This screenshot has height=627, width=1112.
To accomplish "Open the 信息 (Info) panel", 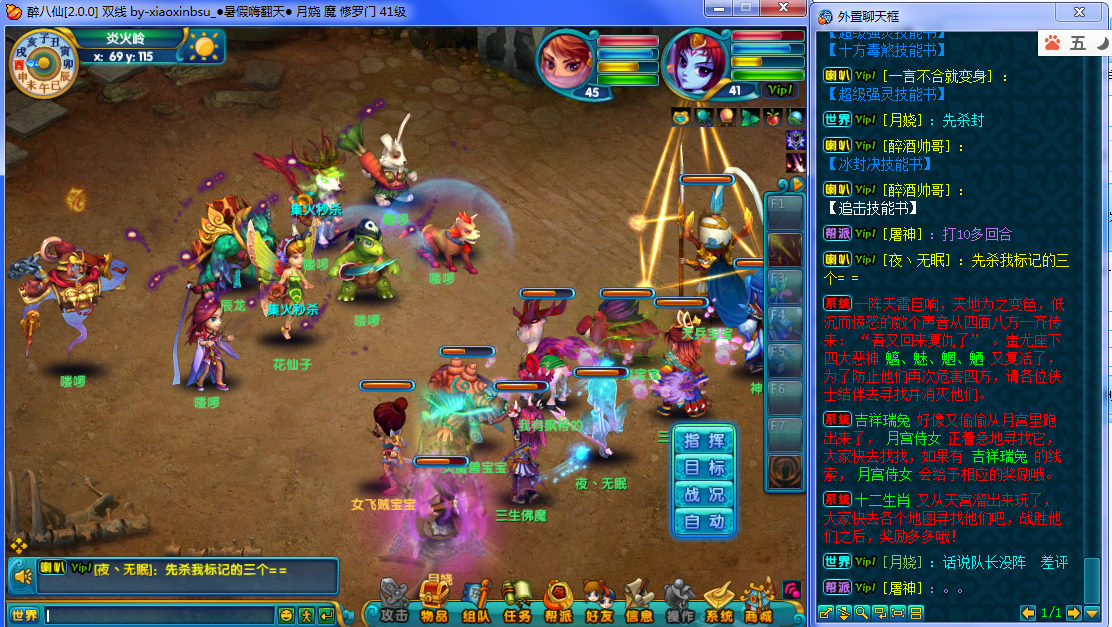I will click(639, 602).
